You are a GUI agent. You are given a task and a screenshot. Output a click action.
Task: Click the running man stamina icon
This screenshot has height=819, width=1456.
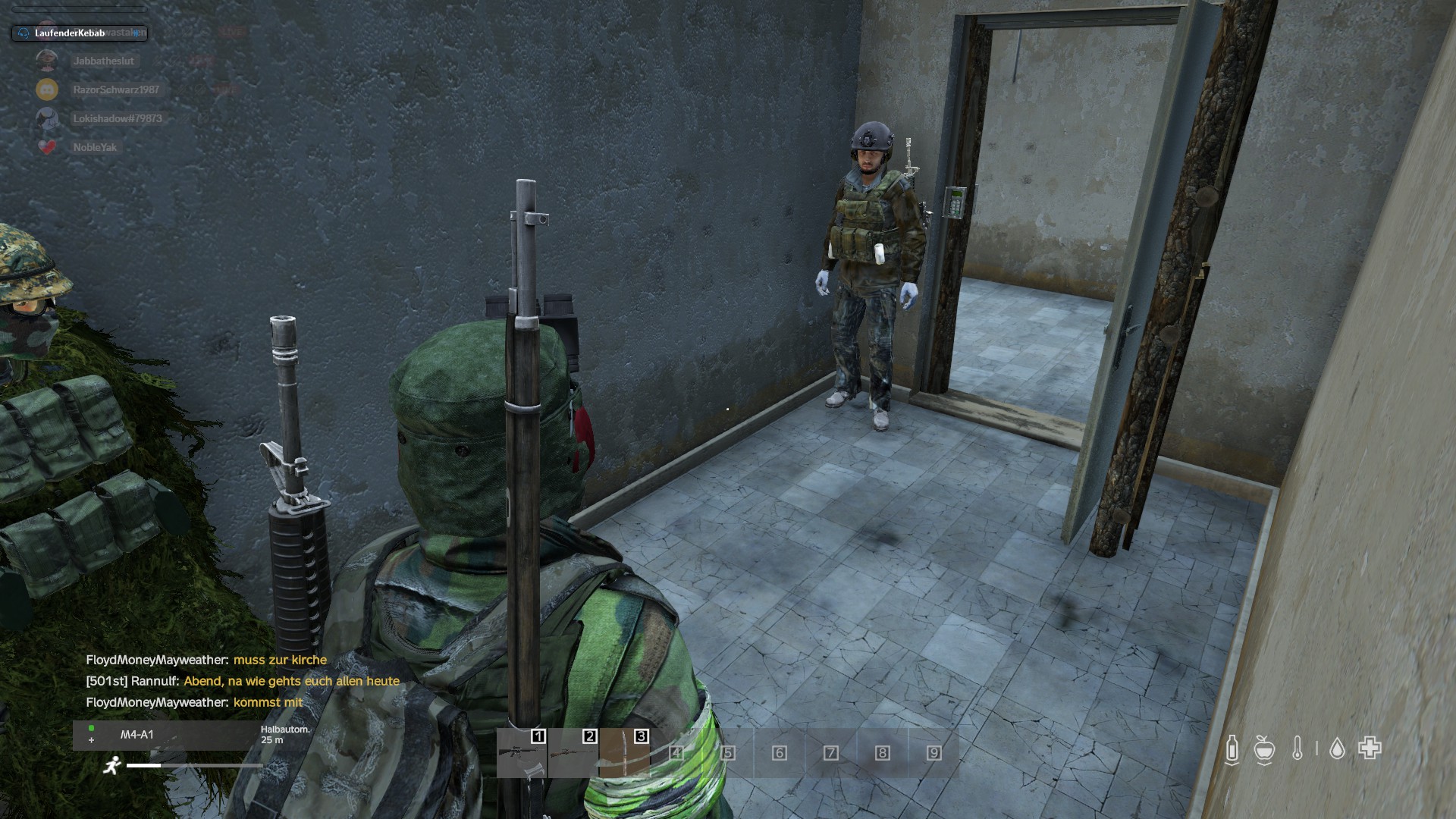tap(112, 765)
